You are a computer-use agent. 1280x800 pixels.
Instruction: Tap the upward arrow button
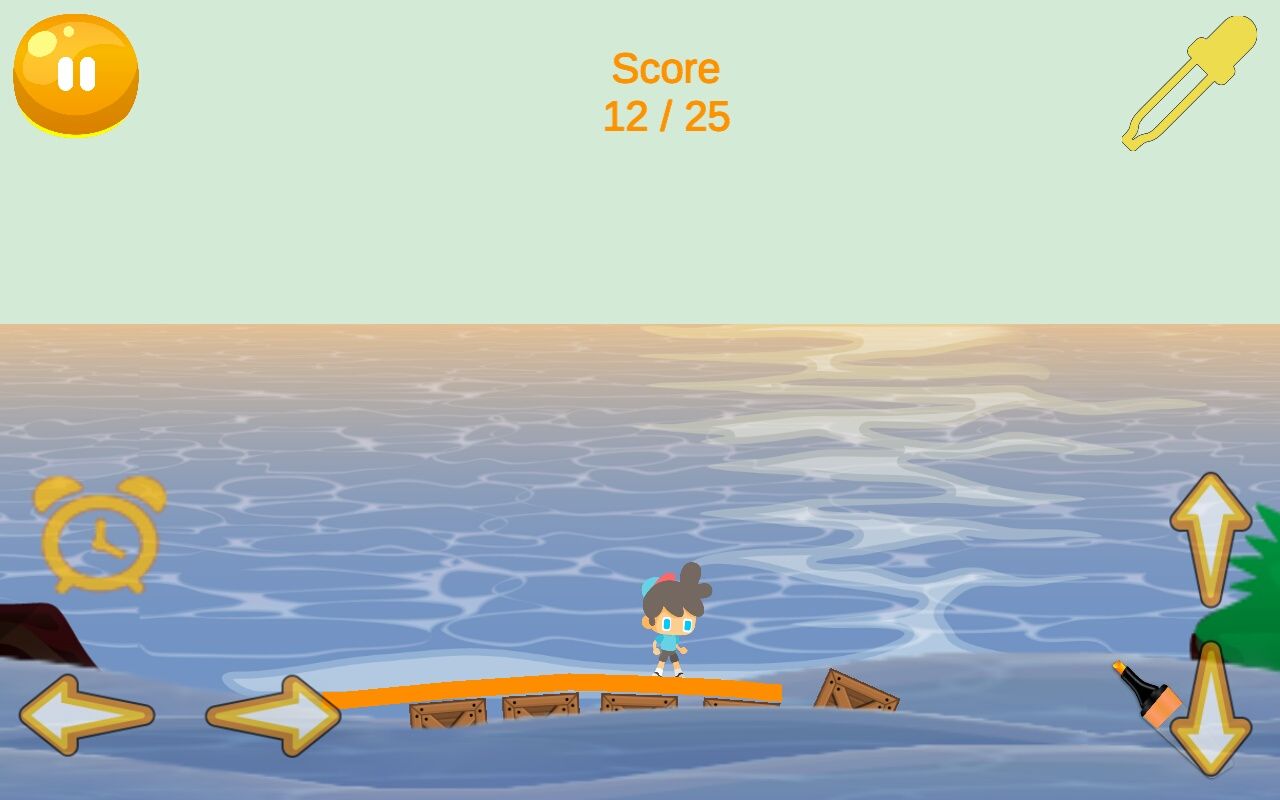click(x=1210, y=539)
